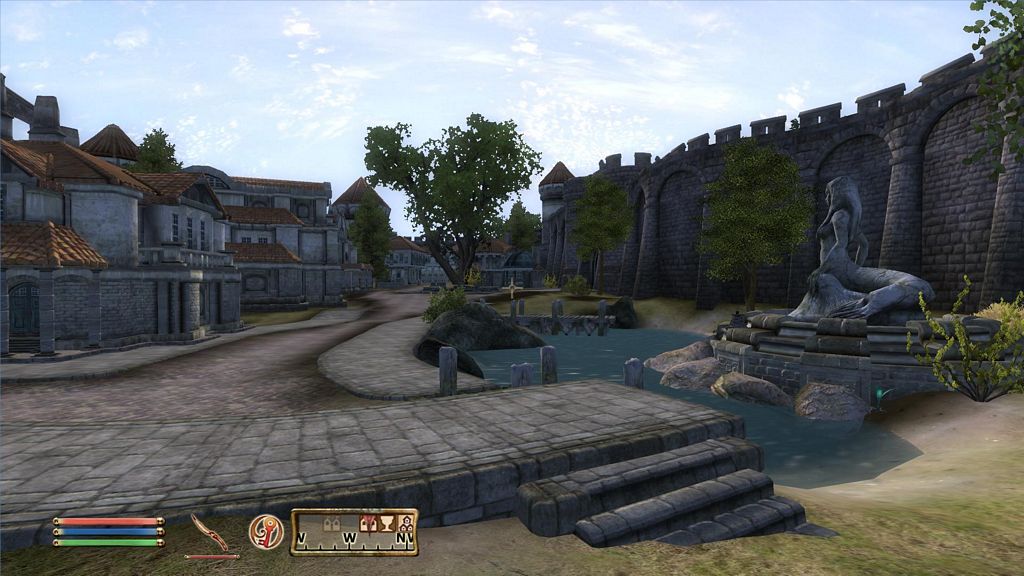Click the round red active spell icon
This screenshot has width=1024, height=576.
pyautogui.click(x=266, y=530)
